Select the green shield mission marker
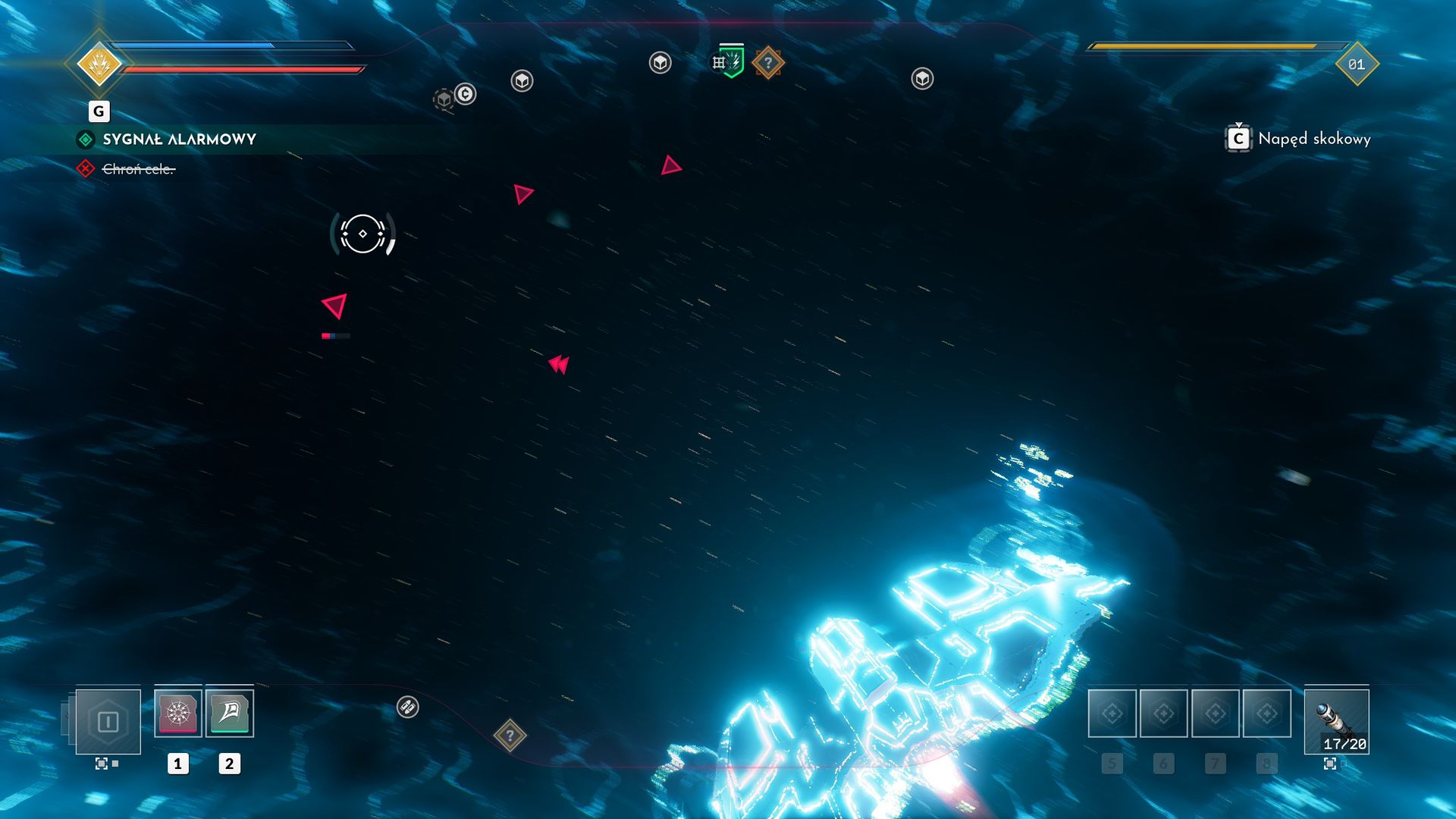Viewport: 1456px width, 819px height. pos(733,61)
